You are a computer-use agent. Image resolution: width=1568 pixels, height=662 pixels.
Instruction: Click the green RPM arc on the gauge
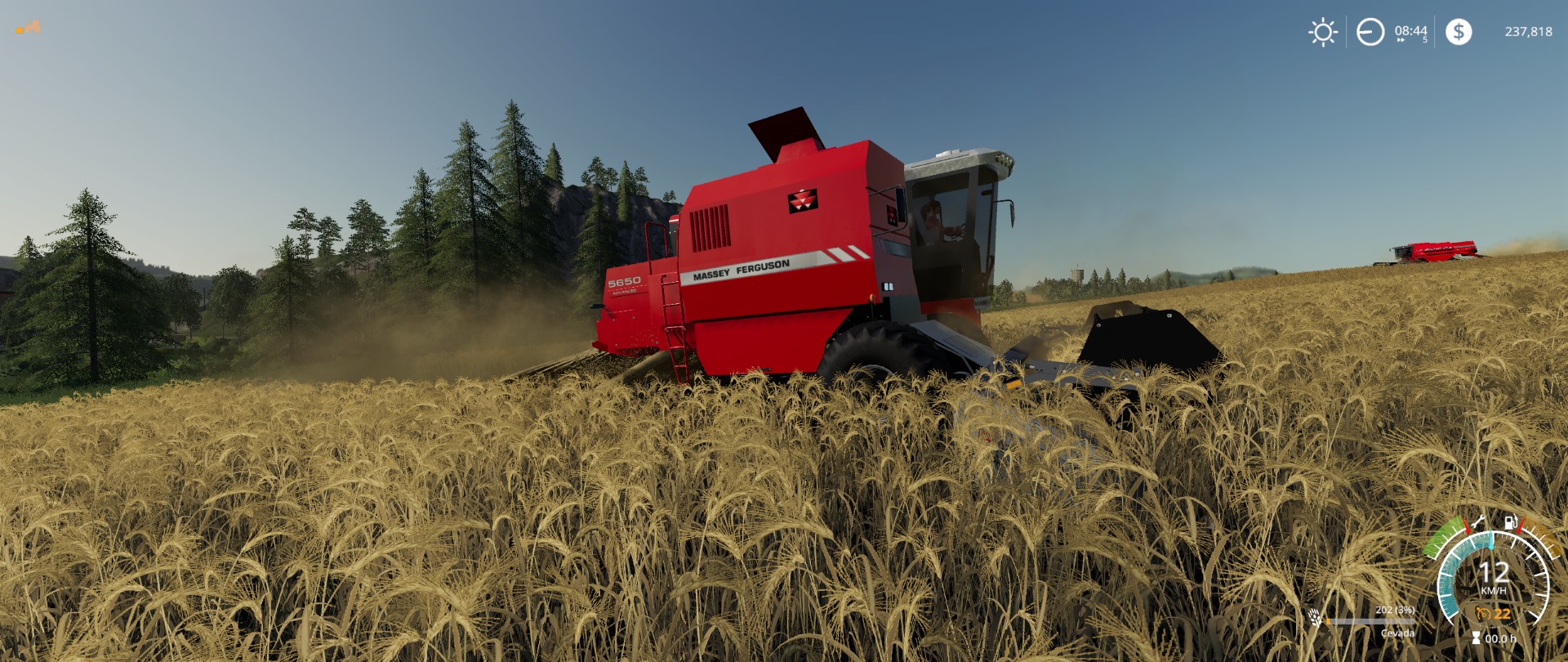pos(1444,535)
